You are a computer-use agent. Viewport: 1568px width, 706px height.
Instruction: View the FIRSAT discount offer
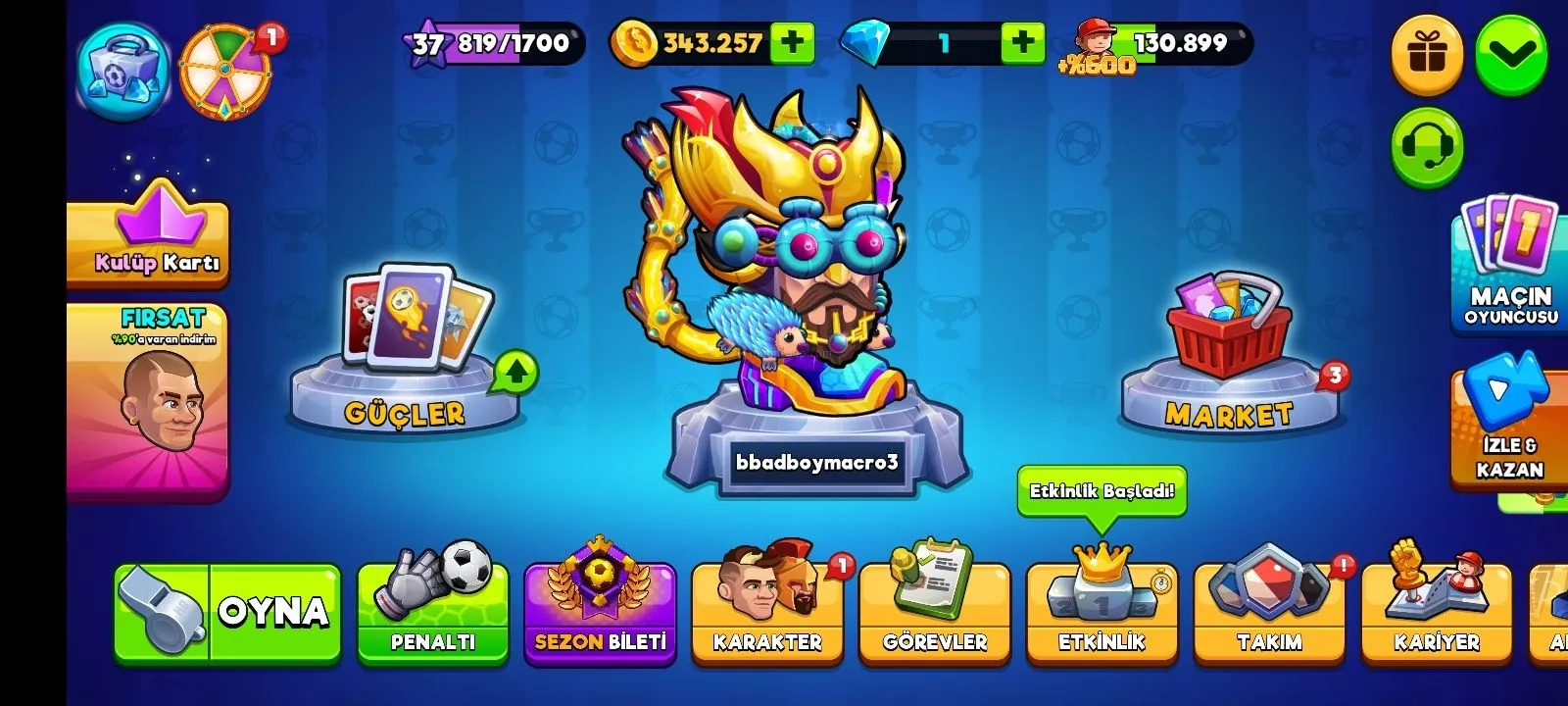tap(149, 397)
